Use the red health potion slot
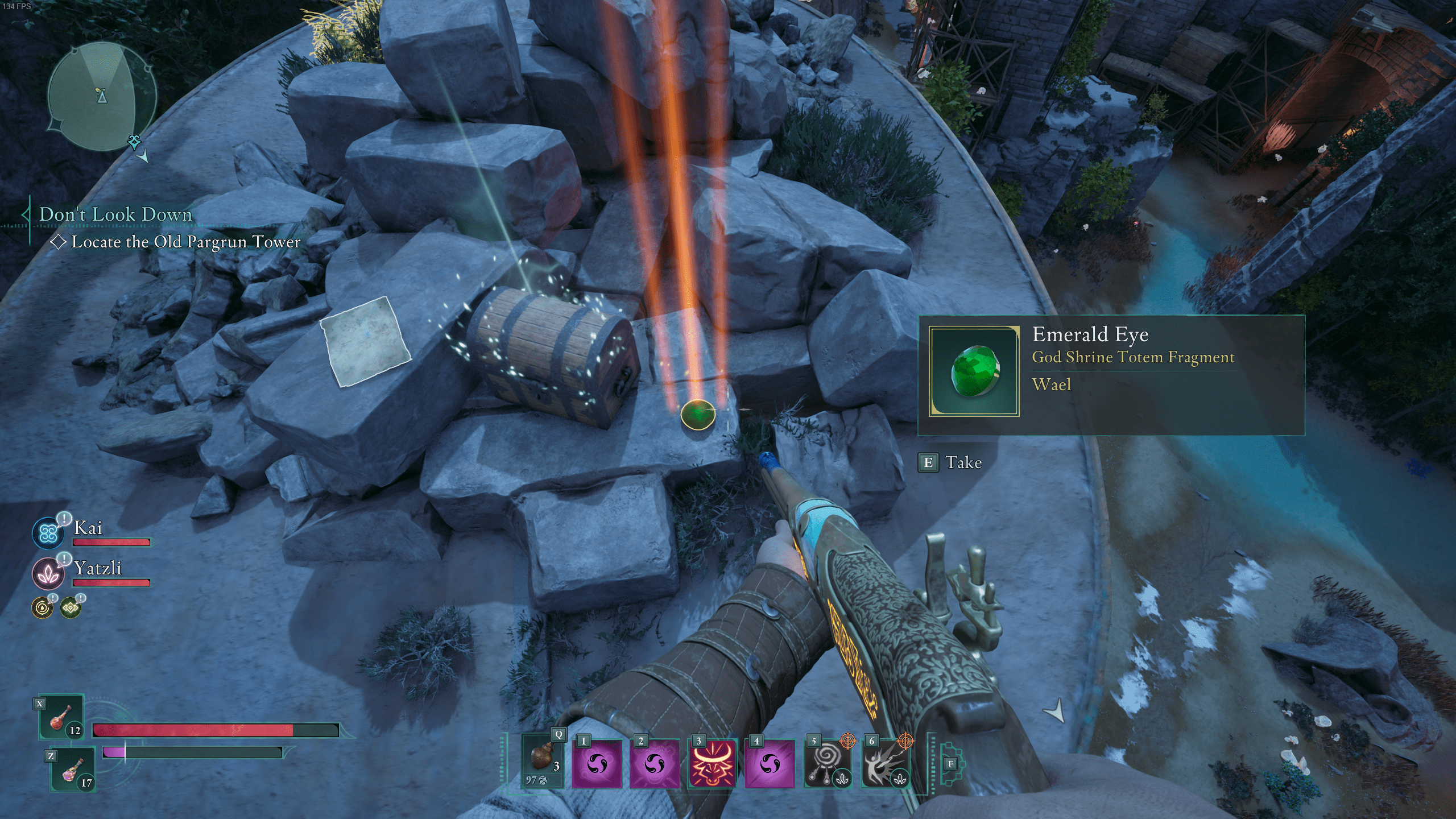The image size is (1456, 819). tap(61, 718)
